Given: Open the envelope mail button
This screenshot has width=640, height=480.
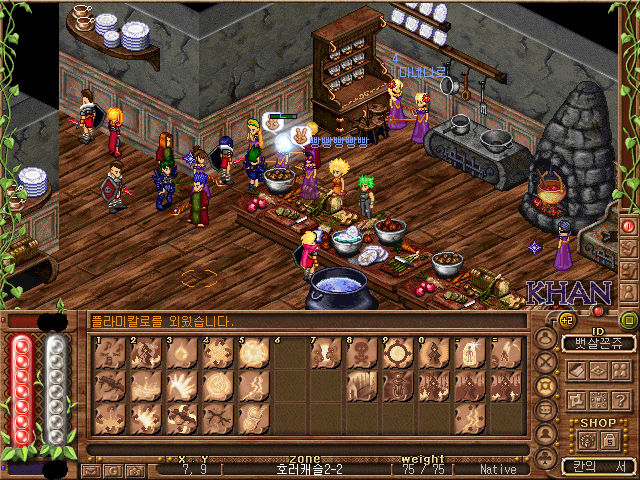Looking at the screenshot, I should pyautogui.click(x=91, y=470).
